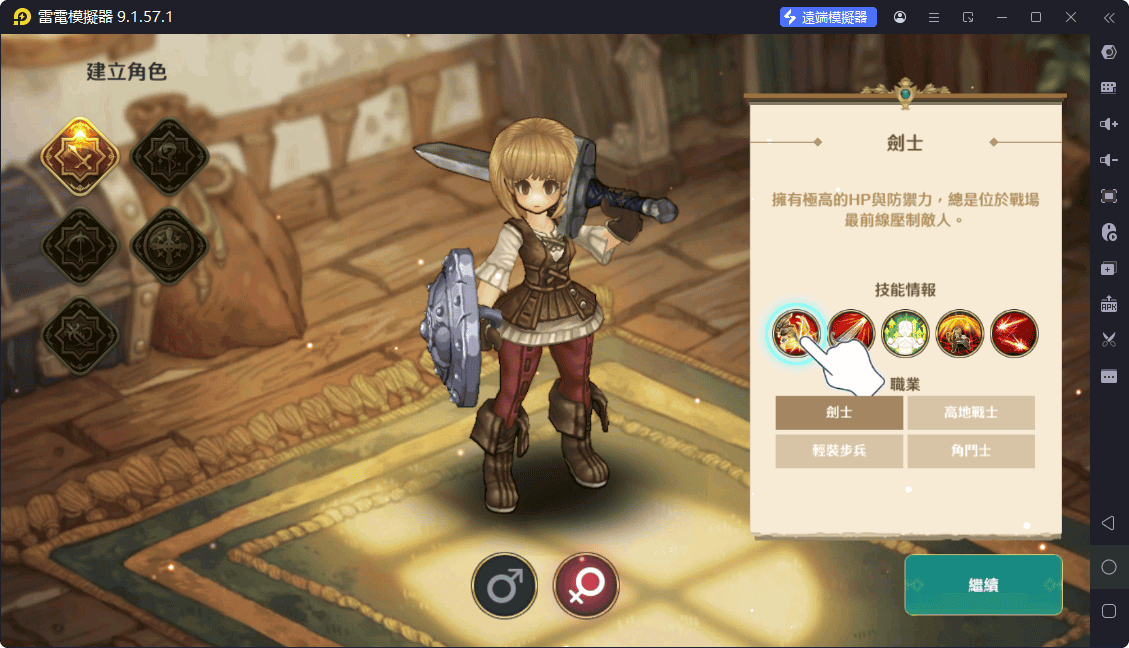Pick the archer class emblem with bow

80,246
